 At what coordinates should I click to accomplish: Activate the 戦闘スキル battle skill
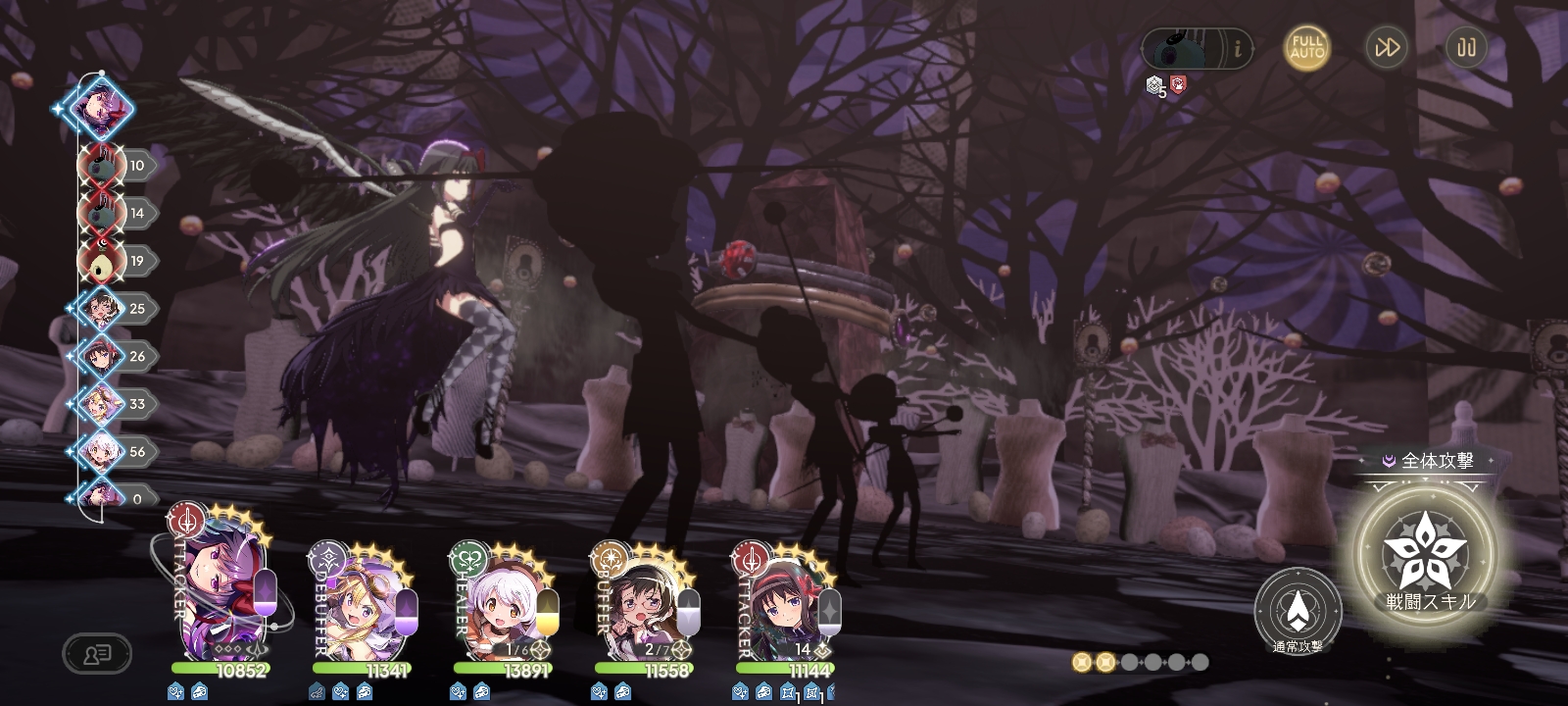pos(1430,554)
